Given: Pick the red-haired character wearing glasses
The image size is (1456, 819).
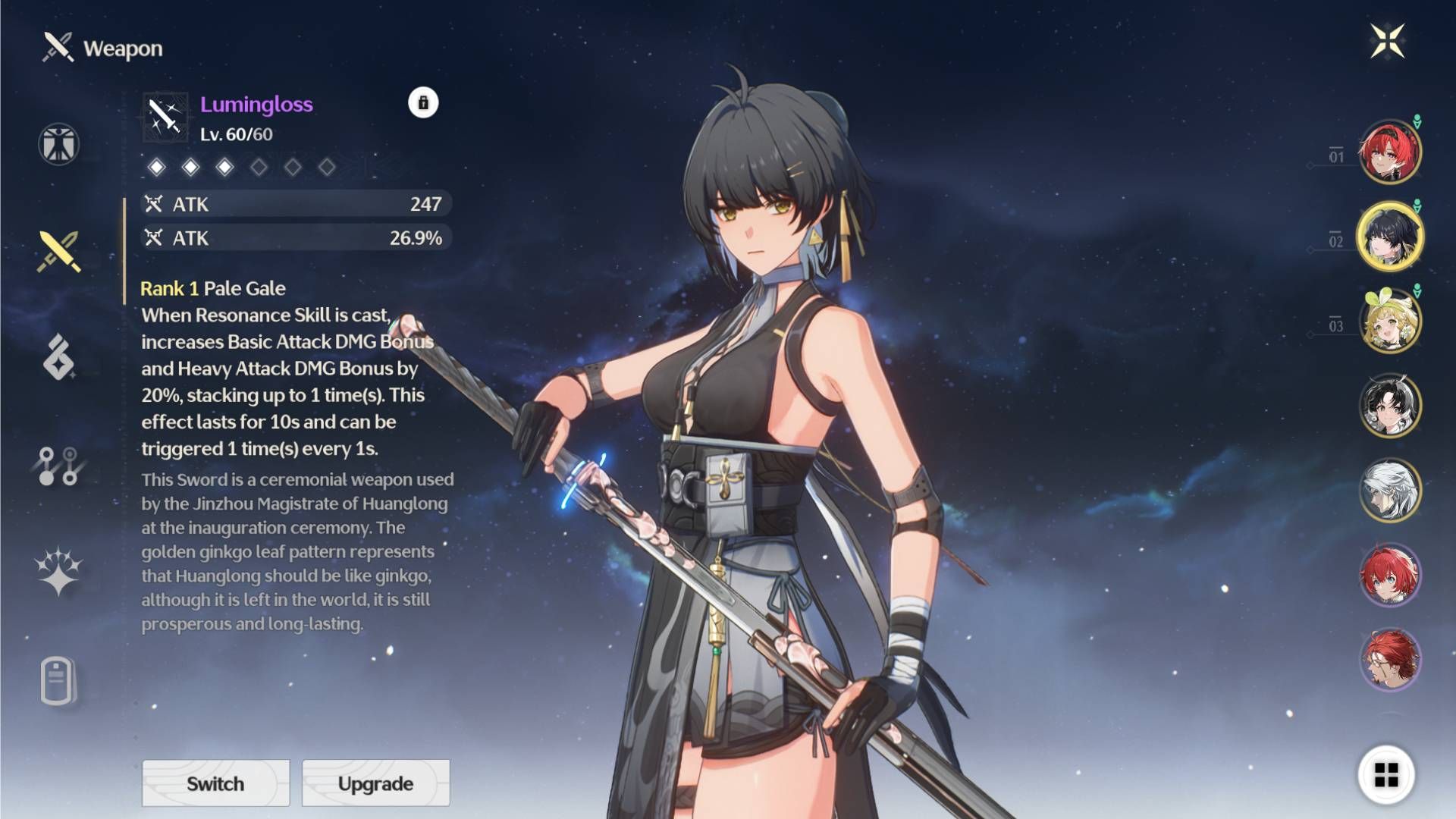Looking at the screenshot, I should point(1389,659).
